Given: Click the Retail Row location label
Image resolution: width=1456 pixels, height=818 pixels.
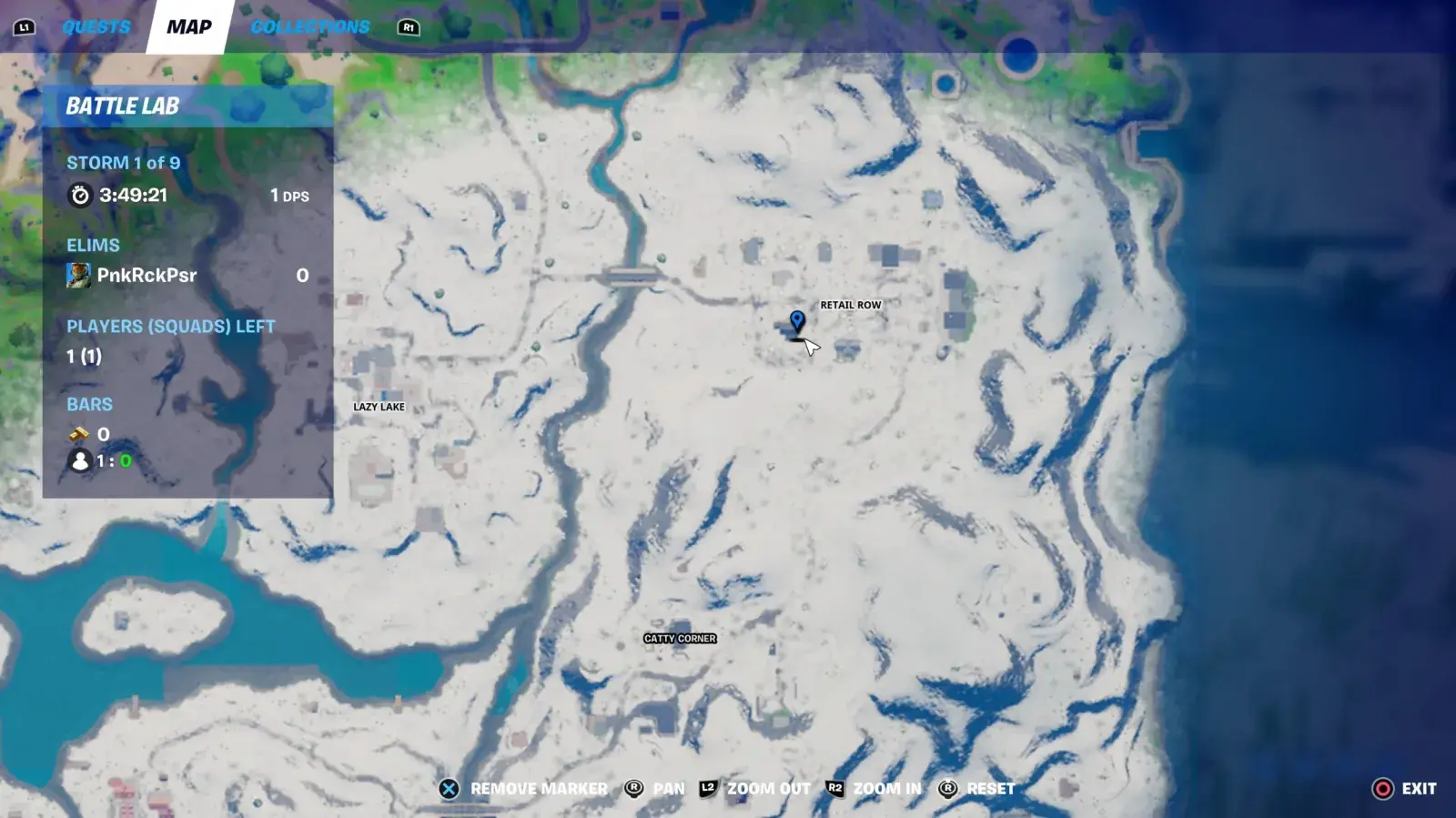Looking at the screenshot, I should click(x=851, y=306).
